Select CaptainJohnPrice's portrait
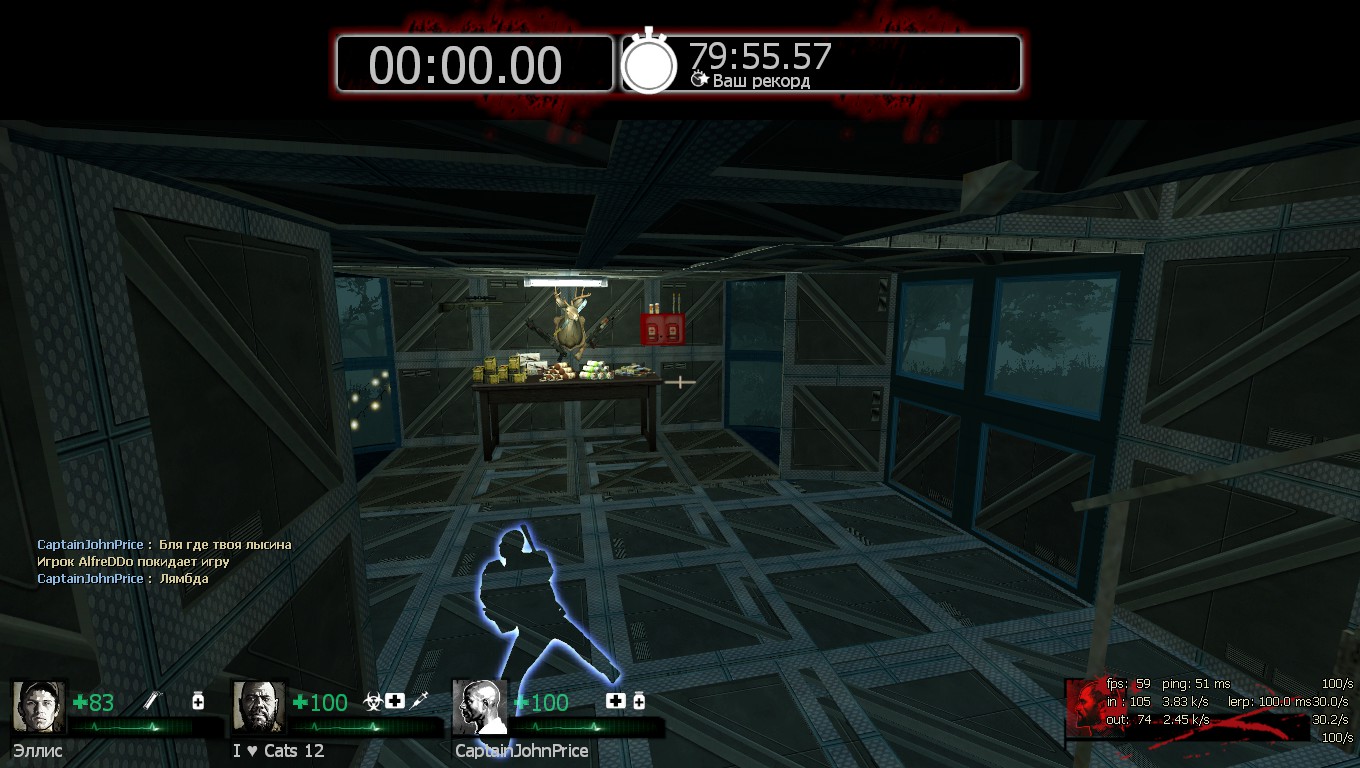This screenshot has width=1360, height=768. coord(480,707)
